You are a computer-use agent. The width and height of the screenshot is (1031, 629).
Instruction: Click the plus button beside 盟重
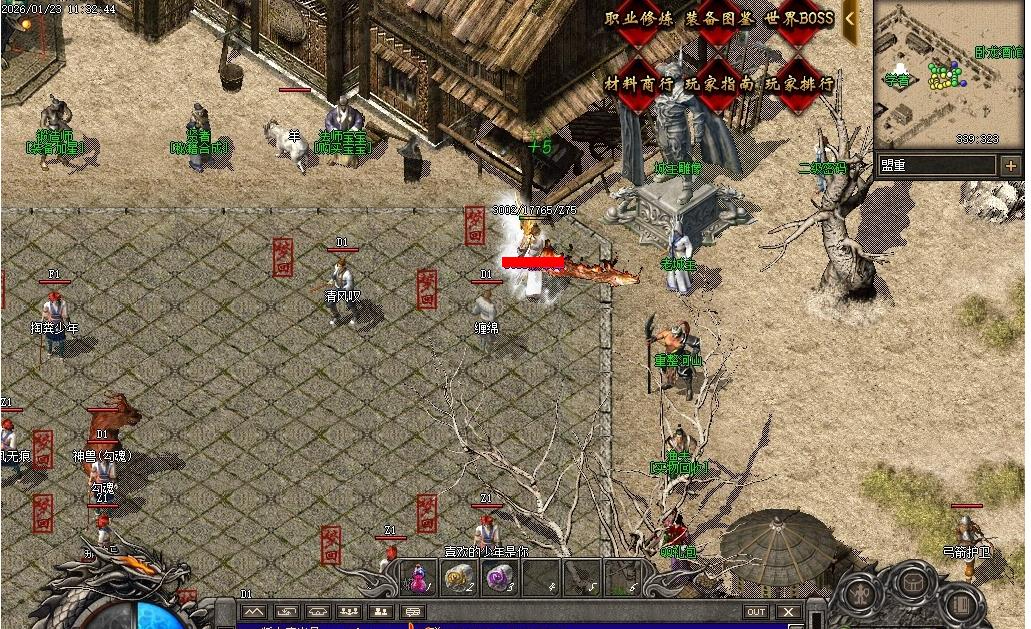[1011, 165]
